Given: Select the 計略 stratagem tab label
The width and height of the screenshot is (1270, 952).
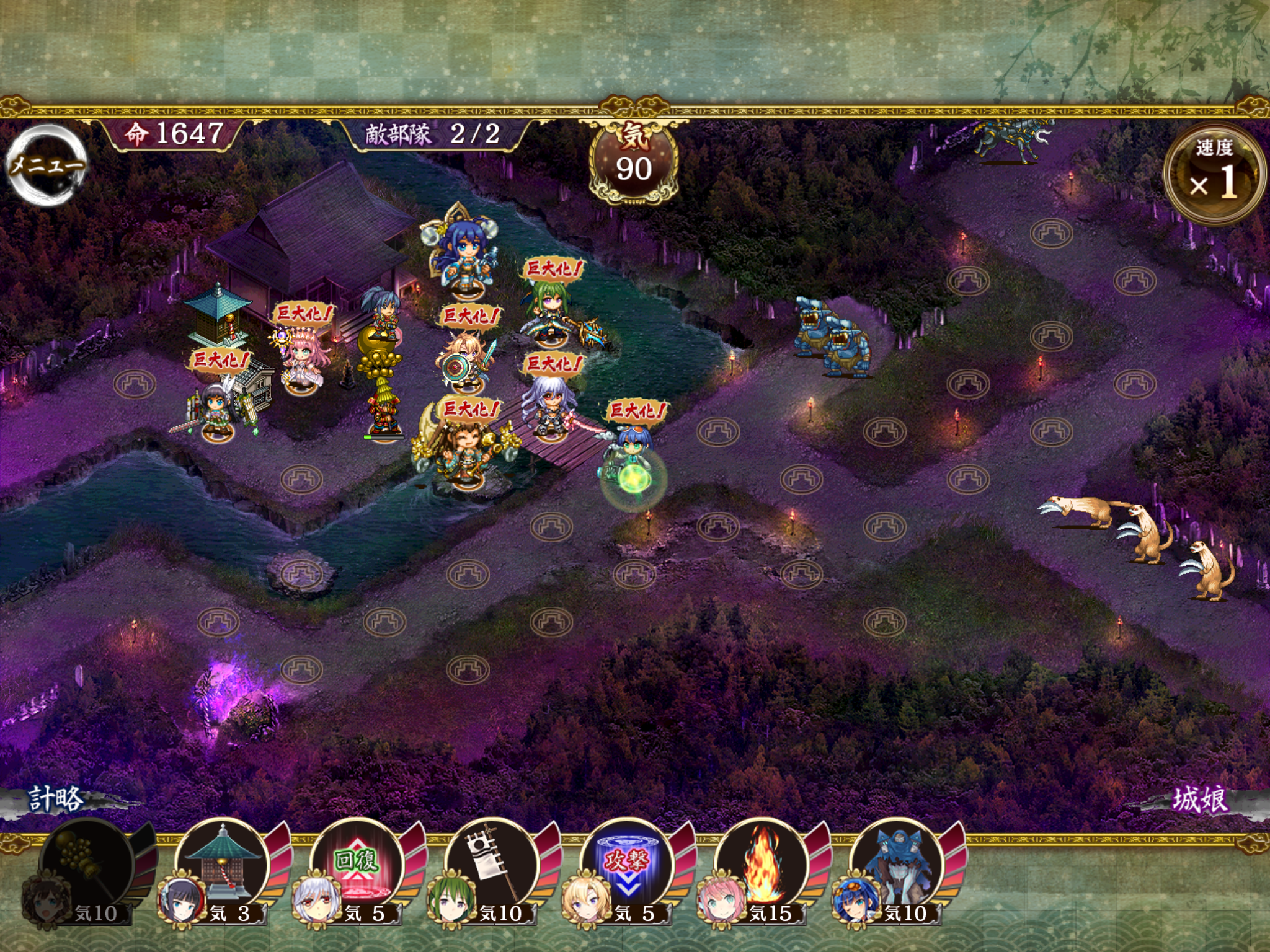Looking at the screenshot, I should [x=56, y=800].
